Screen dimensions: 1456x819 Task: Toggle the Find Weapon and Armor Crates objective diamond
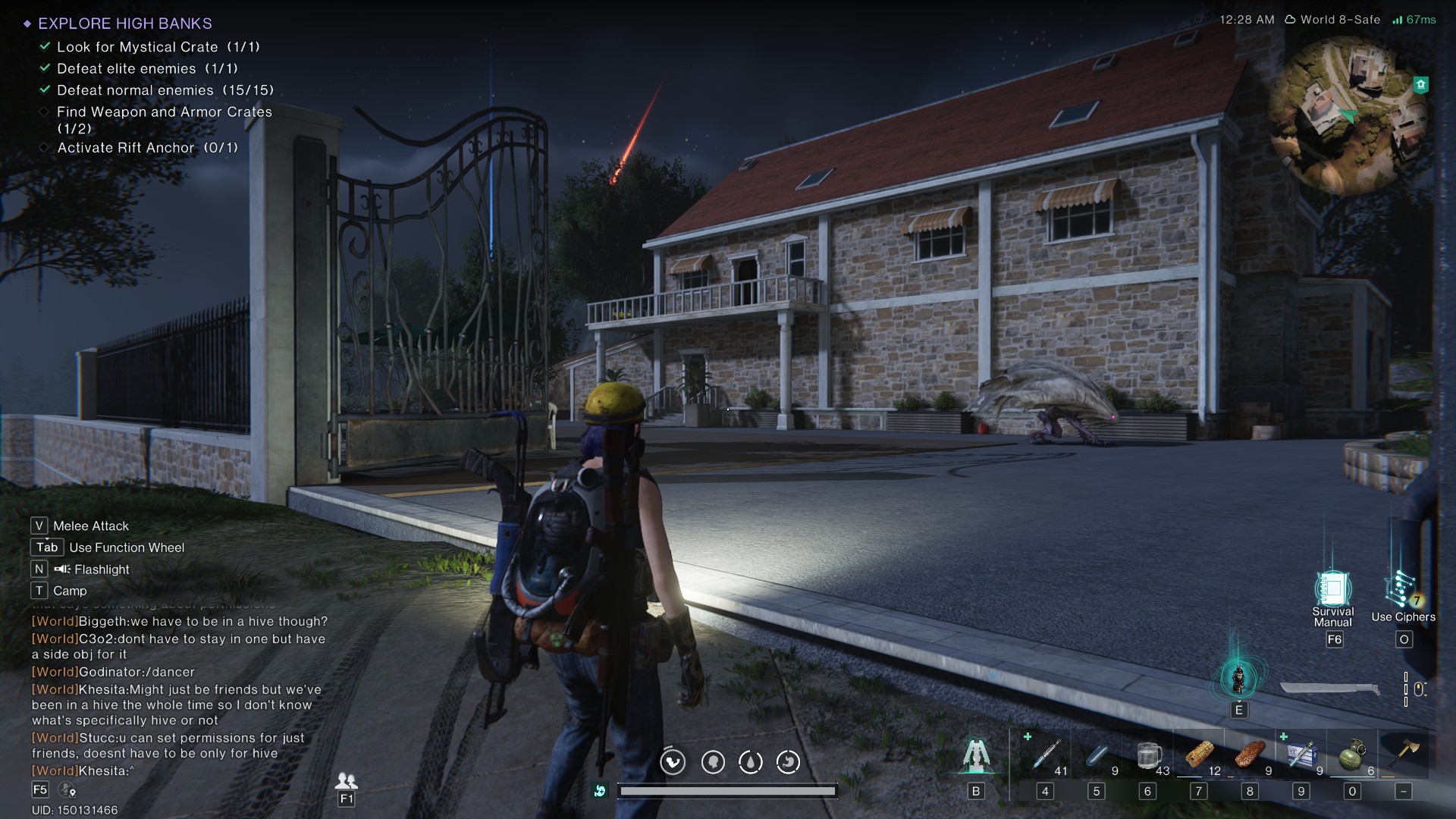pyautogui.click(x=43, y=111)
